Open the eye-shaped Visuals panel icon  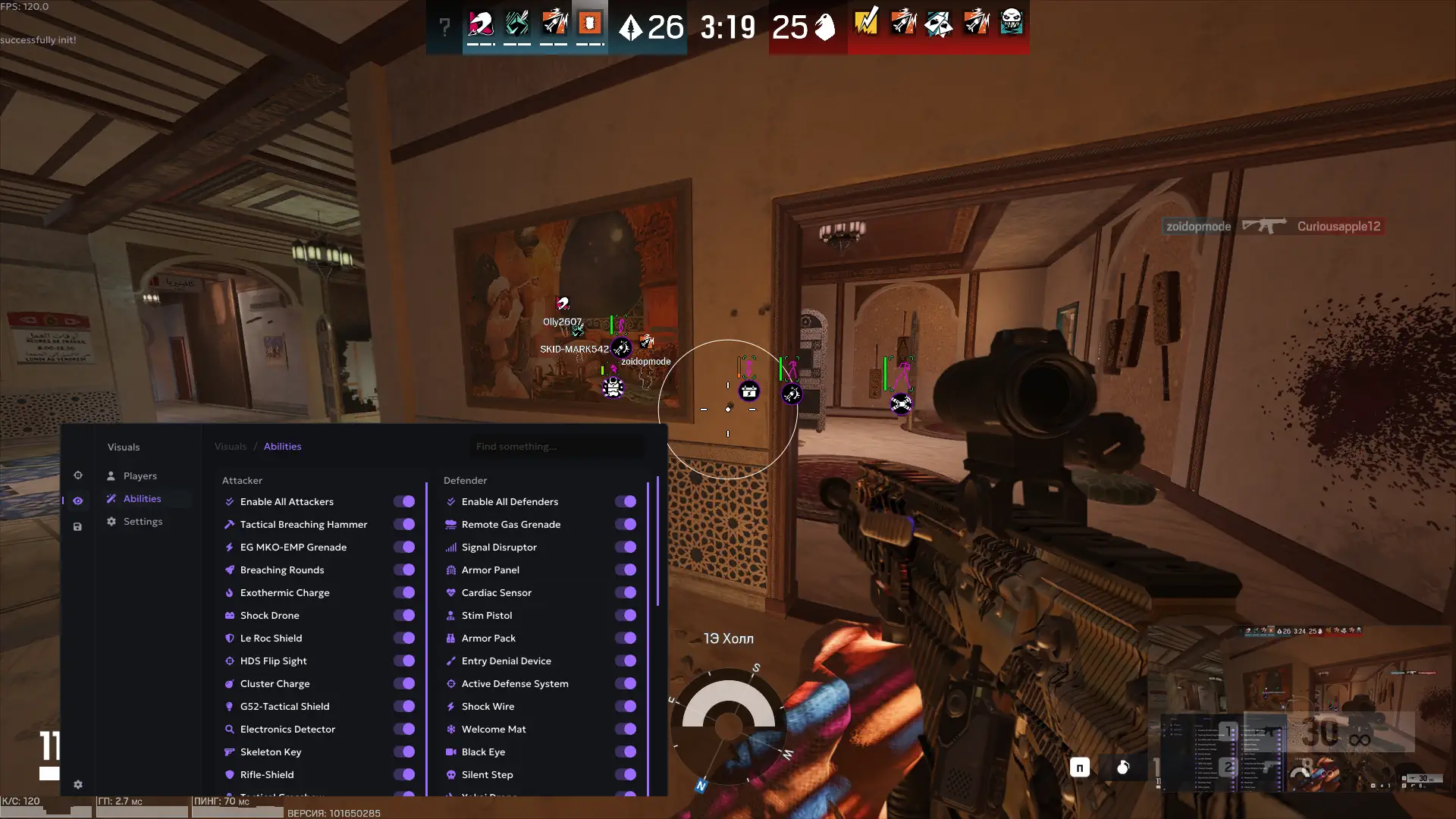coord(78,500)
